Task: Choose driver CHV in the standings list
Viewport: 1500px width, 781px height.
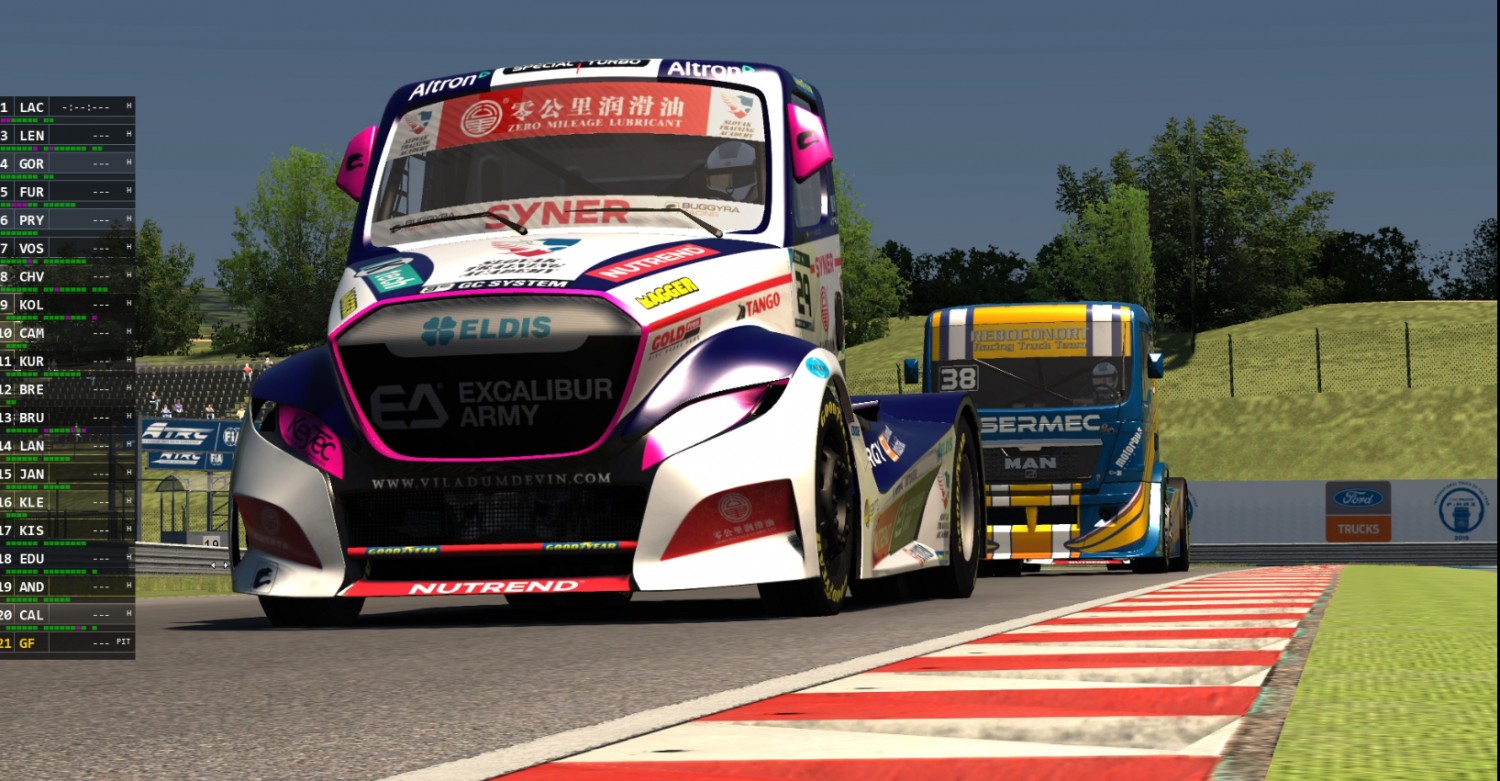Action: (66, 276)
